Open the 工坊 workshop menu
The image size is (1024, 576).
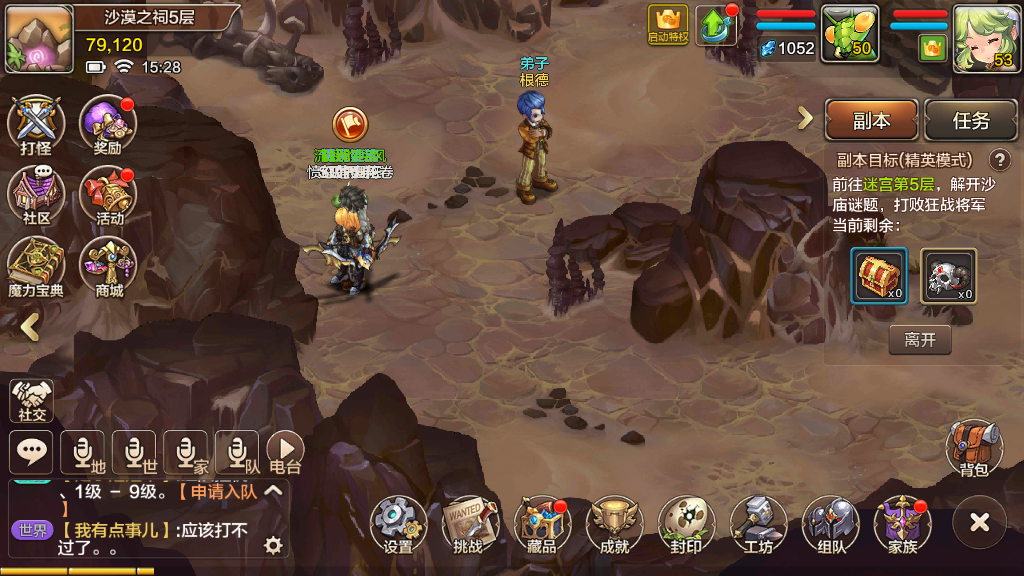(x=758, y=523)
